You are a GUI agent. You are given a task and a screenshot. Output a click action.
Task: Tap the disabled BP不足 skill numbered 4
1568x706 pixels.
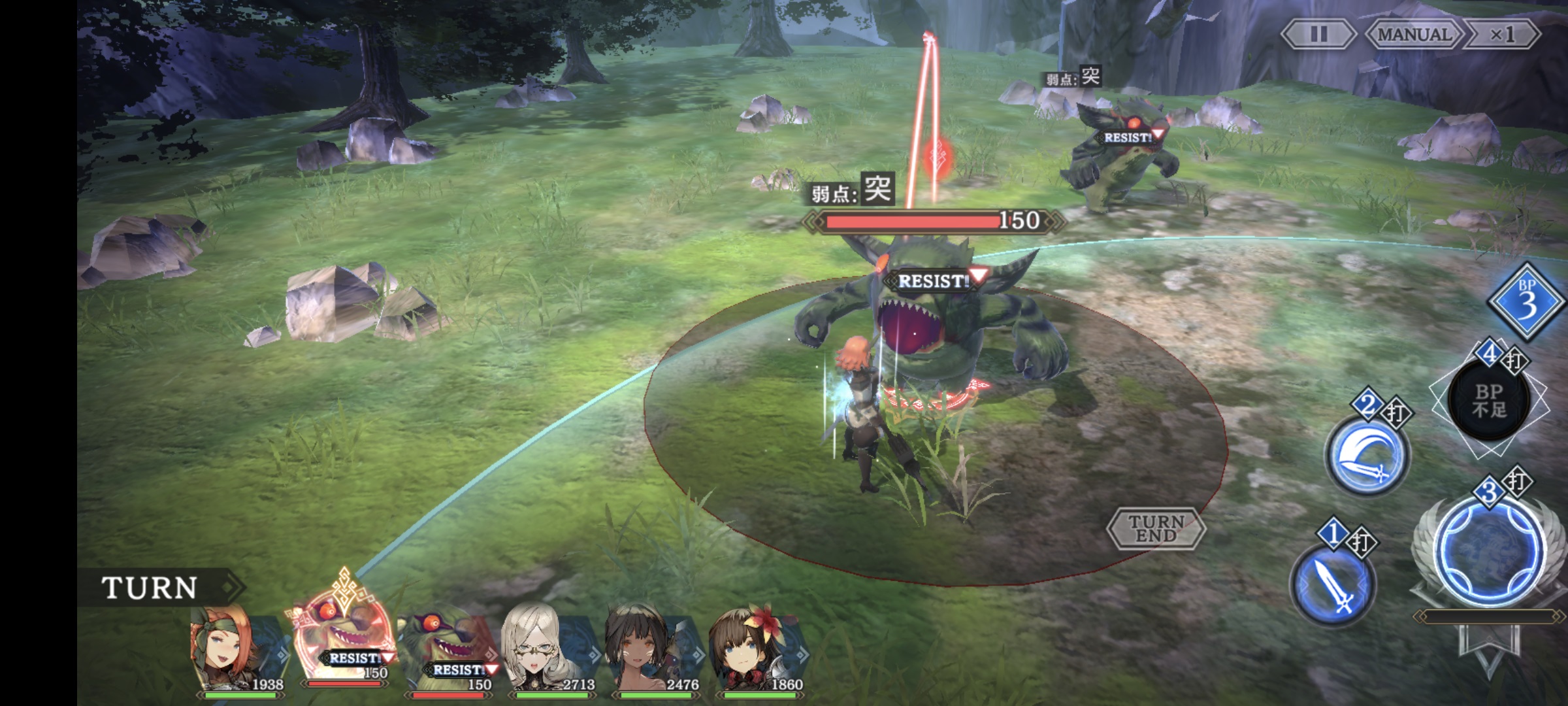click(x=1489, y=400)
